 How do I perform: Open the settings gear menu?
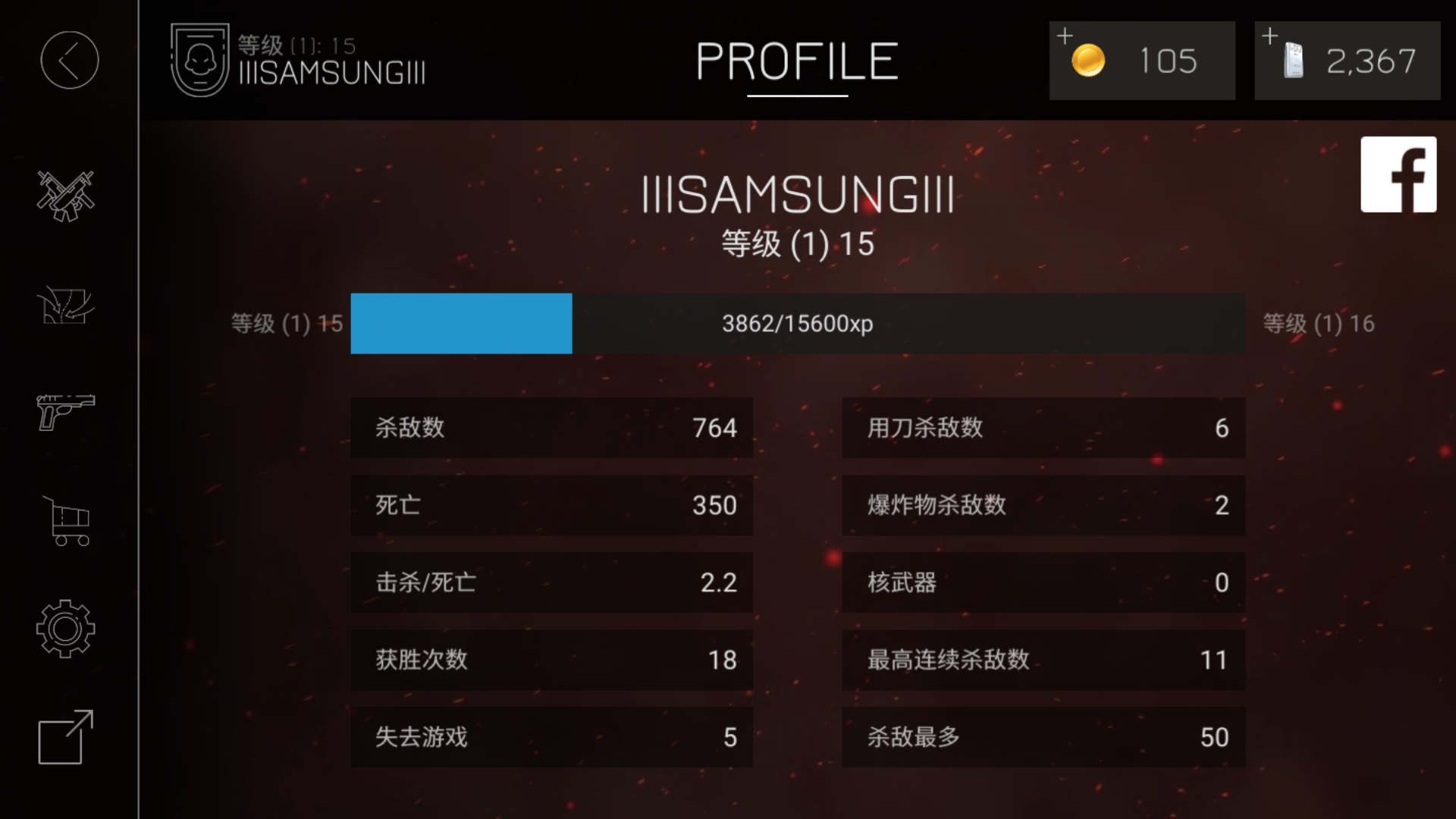(x=67, y=629)
